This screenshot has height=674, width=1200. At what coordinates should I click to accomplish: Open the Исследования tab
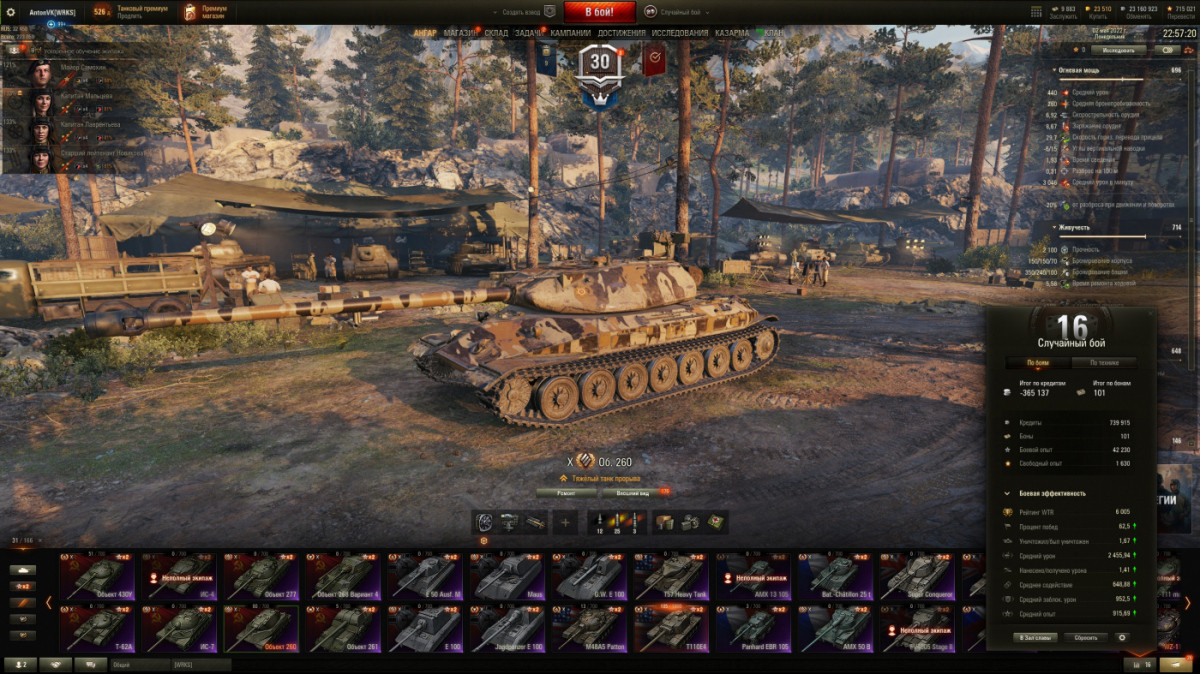click(680, 33)
